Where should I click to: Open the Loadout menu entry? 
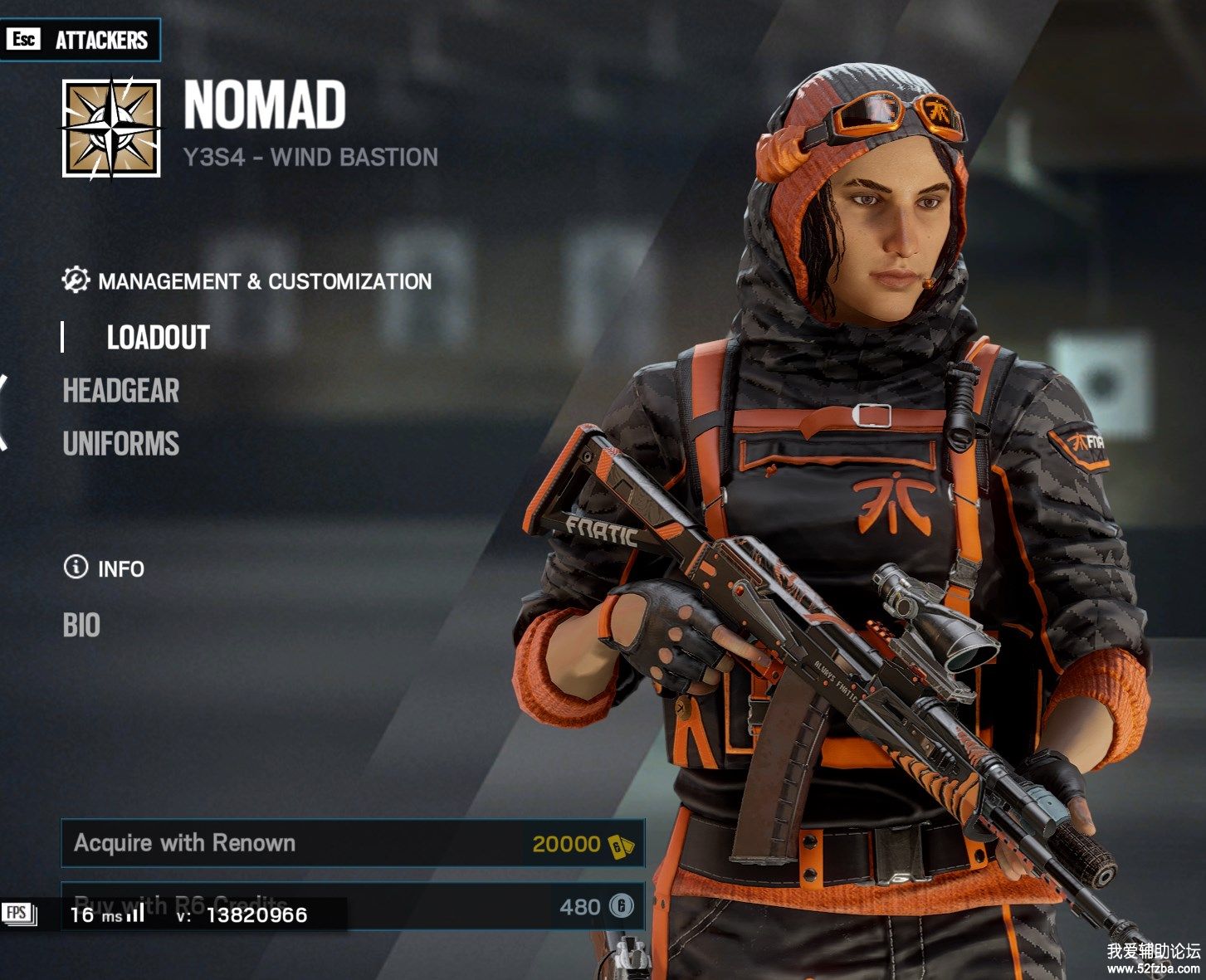coord(158,338)
